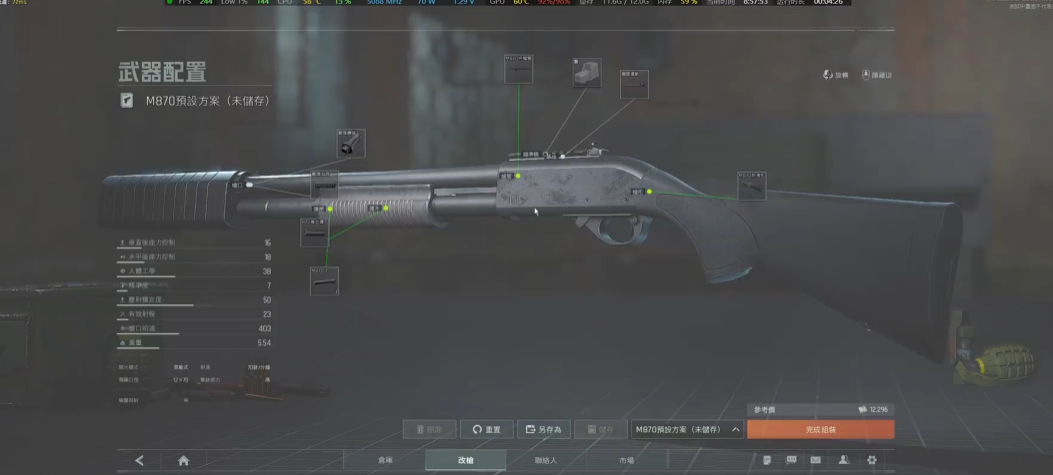Select the rear sight attachment slot
This screenshot has height=475, width=1053.
tap(634, 84)
